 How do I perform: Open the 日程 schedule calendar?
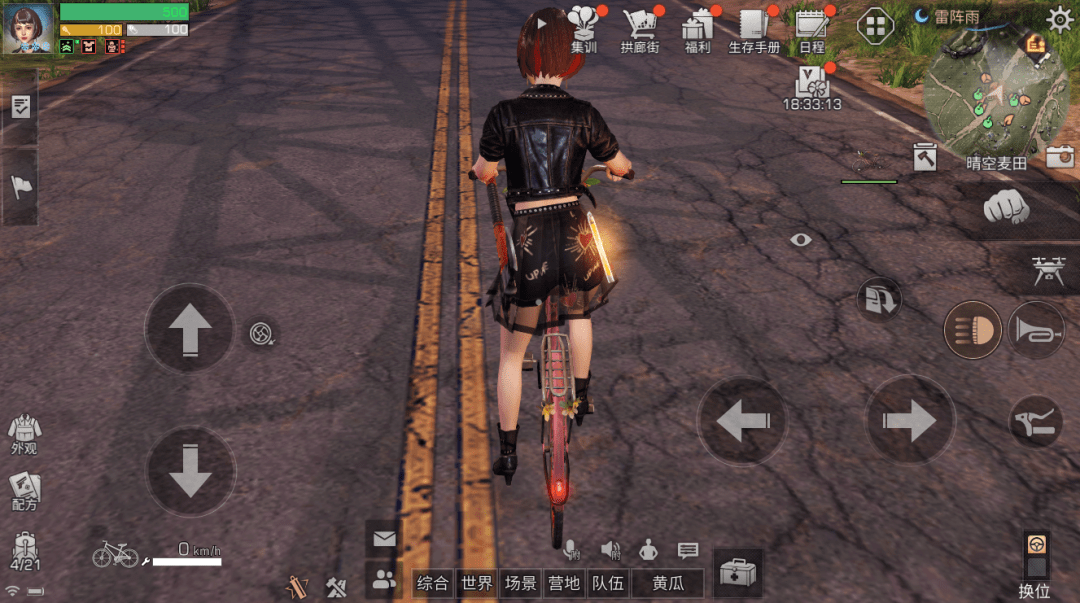coord(811,28)
